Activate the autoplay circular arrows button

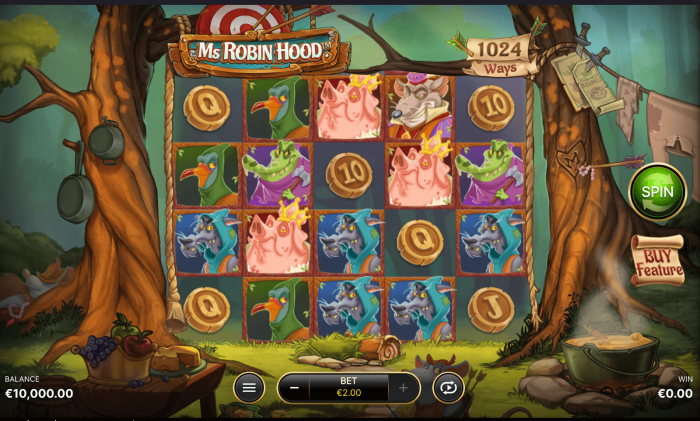tap(448, 387)
